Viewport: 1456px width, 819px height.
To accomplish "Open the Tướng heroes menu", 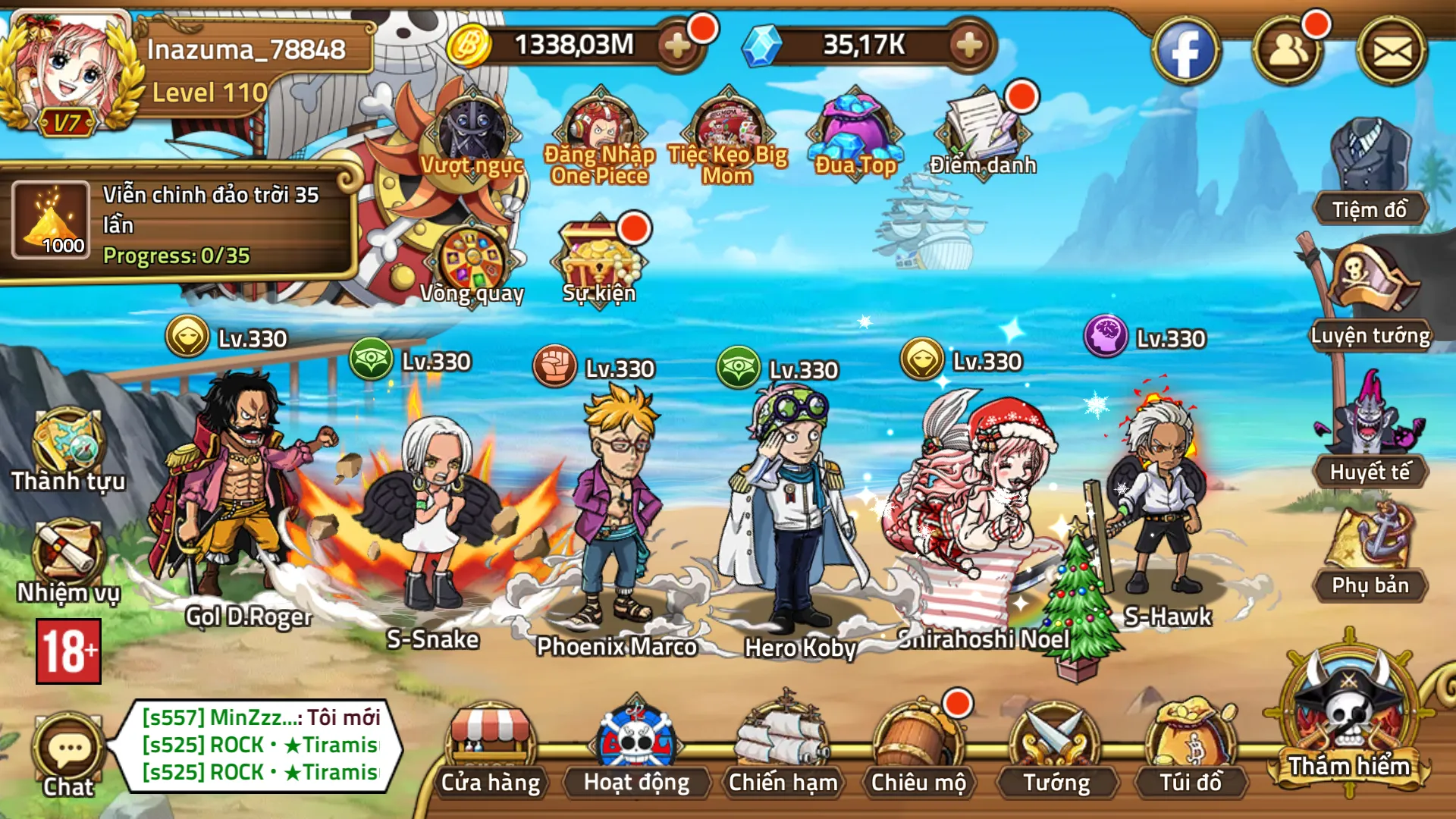I will (x=1056, y=747).
